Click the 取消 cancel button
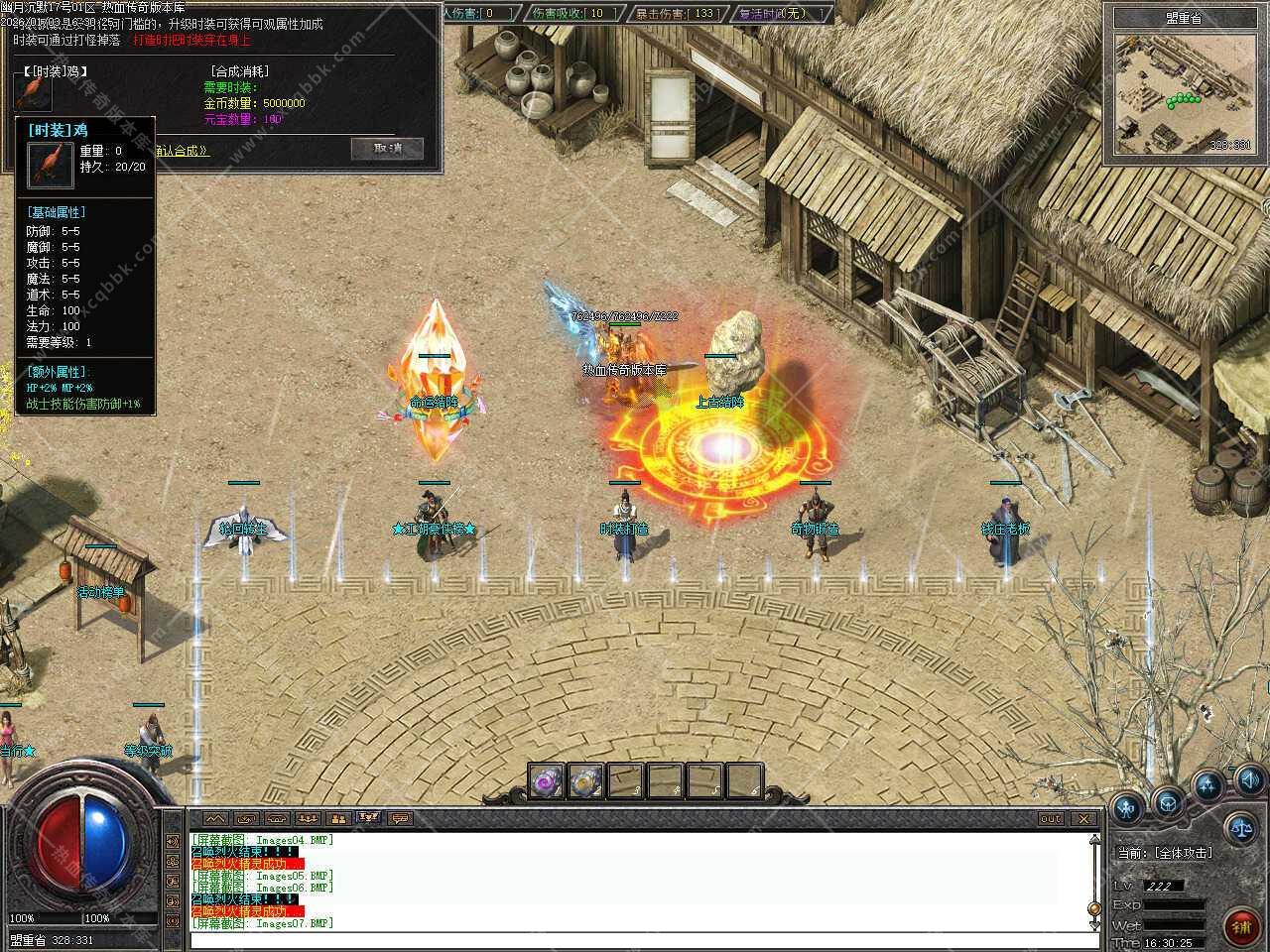1270x952 pixels. click(387, 149)
